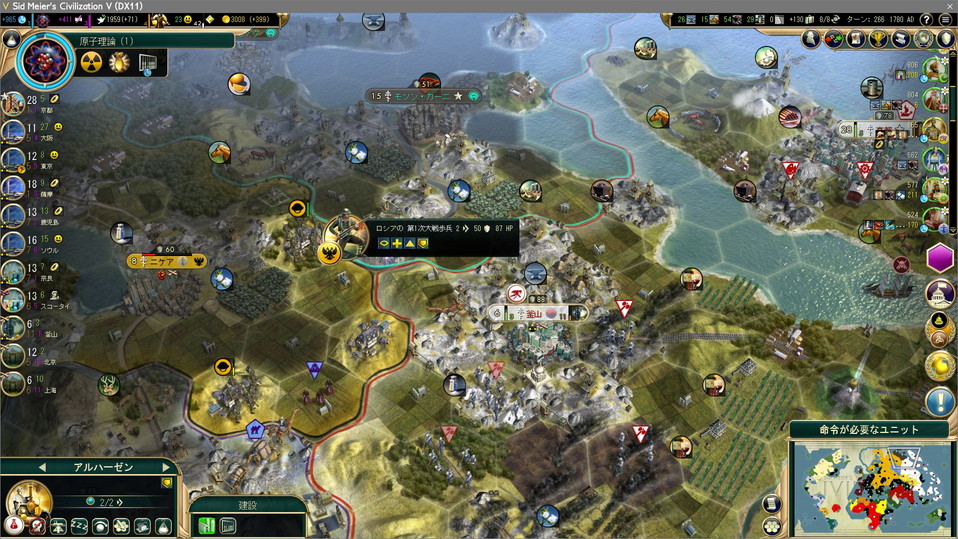Click the Great Scientist unit portrait
The height and width of the screenshot is (539, 958).
[x=28, y=502]
